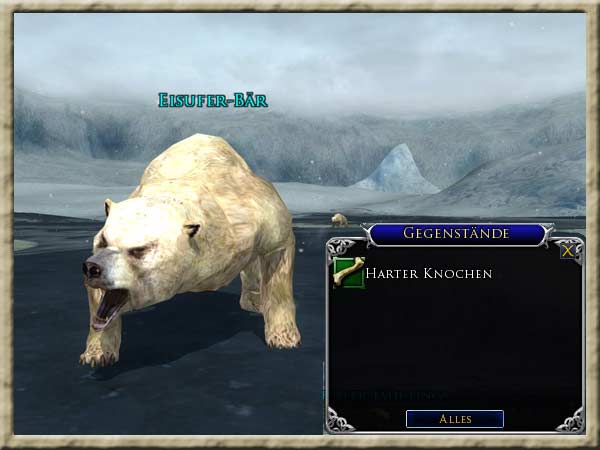Select the Harter Knochen item icon
Viewport: 600px width, 450px height.
point(348,272)
